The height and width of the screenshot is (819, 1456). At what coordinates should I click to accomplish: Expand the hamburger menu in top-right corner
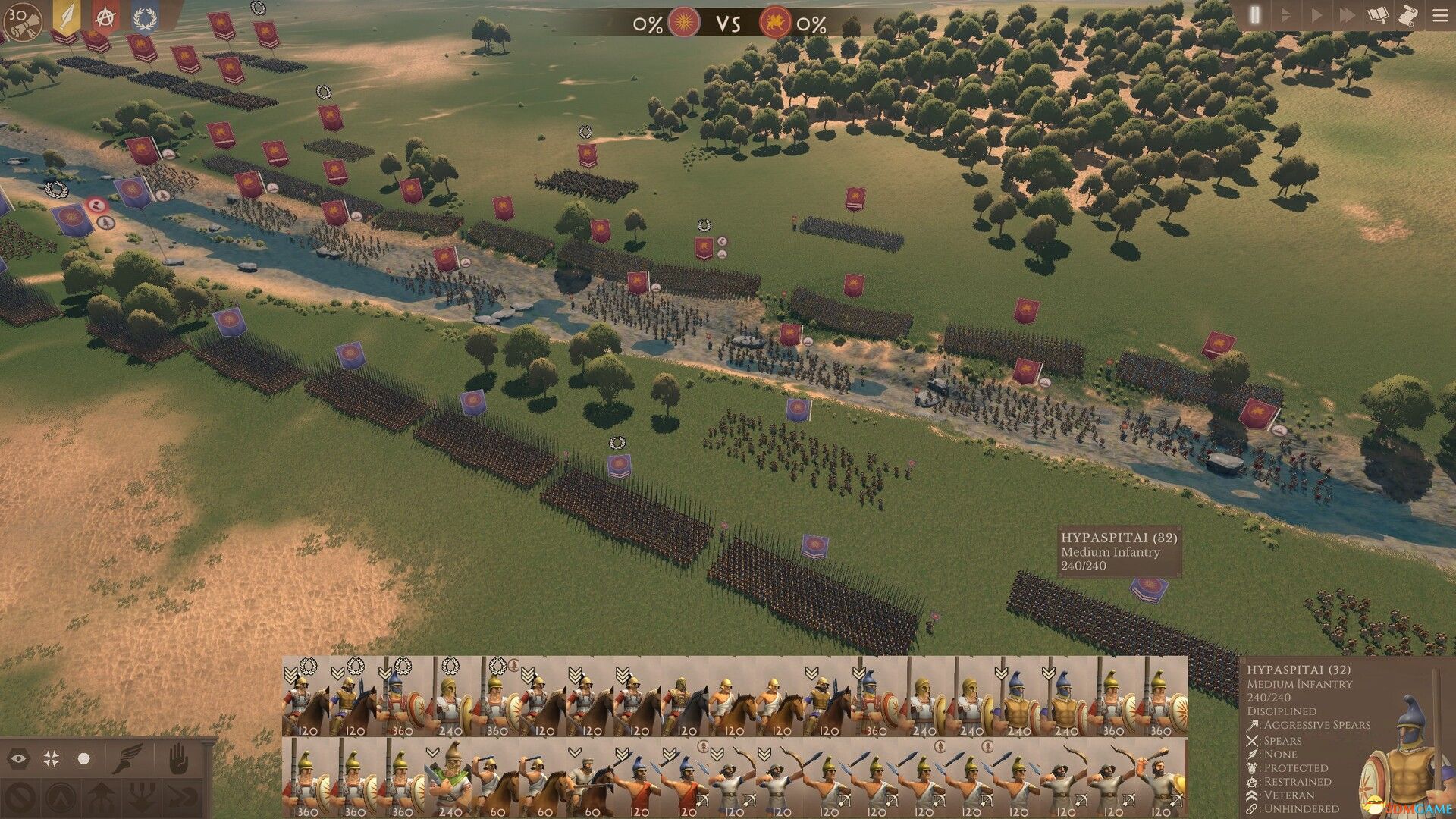pyautogui.click(x=1441, y=15)
